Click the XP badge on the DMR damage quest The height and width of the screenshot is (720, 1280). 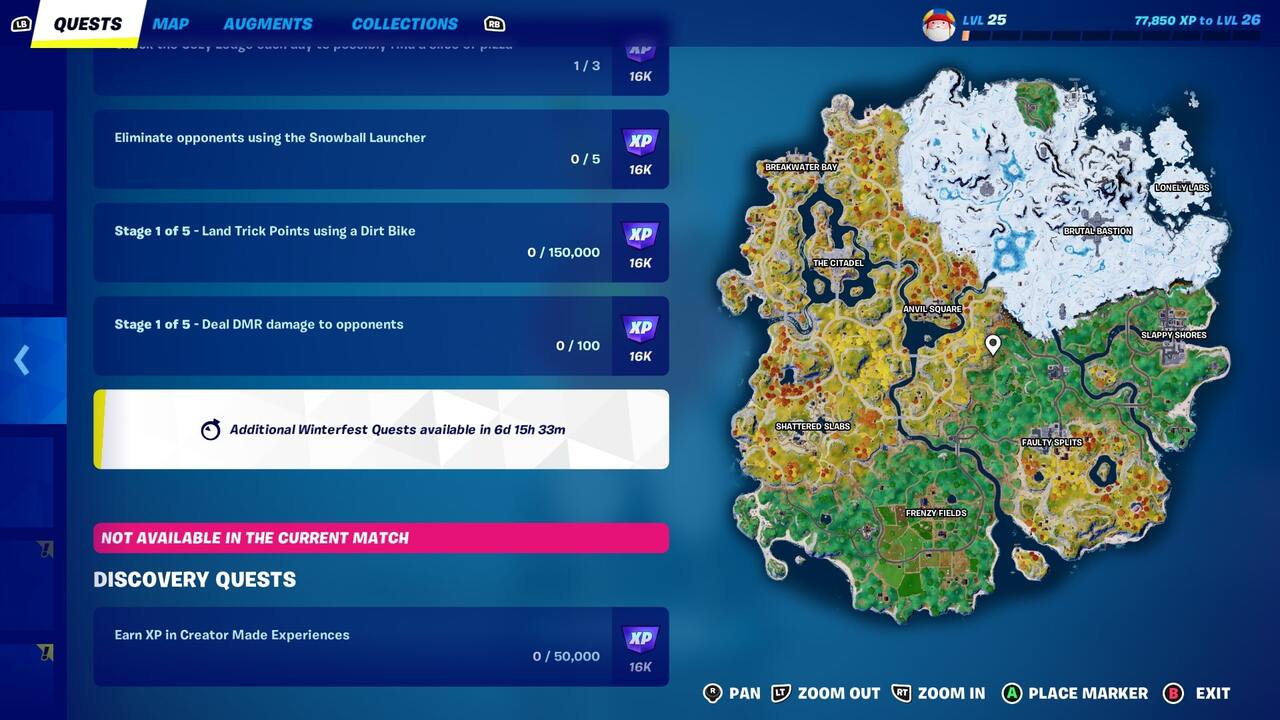click(640, 328)
